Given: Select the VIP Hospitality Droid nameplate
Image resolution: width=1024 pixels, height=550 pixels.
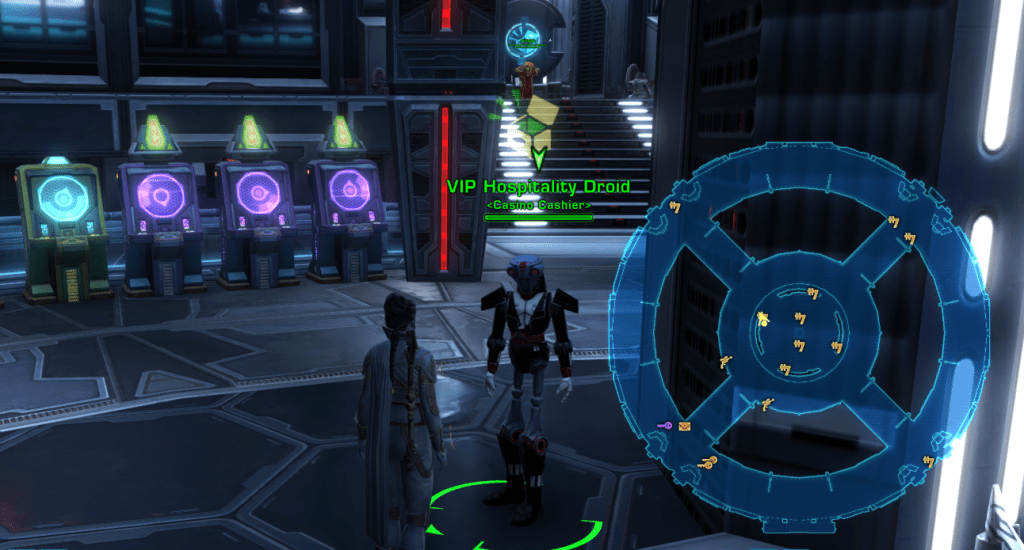Looking at the screenshot, I should [539, 187].
